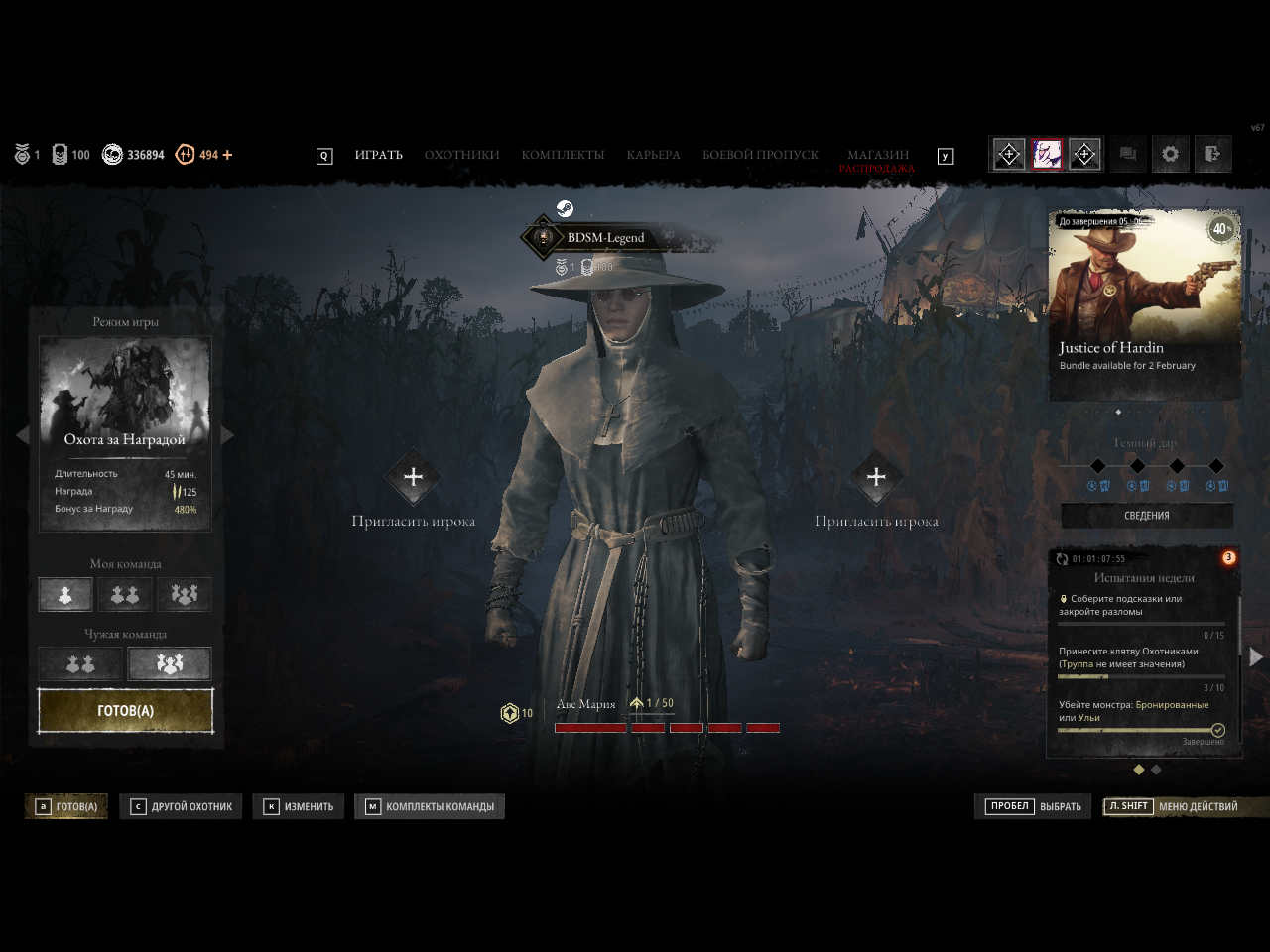This screenshot has width=1270, height=952.
Task: Open the КОМПЛЕКТЫ tab
Action: (x=563, y=155)
